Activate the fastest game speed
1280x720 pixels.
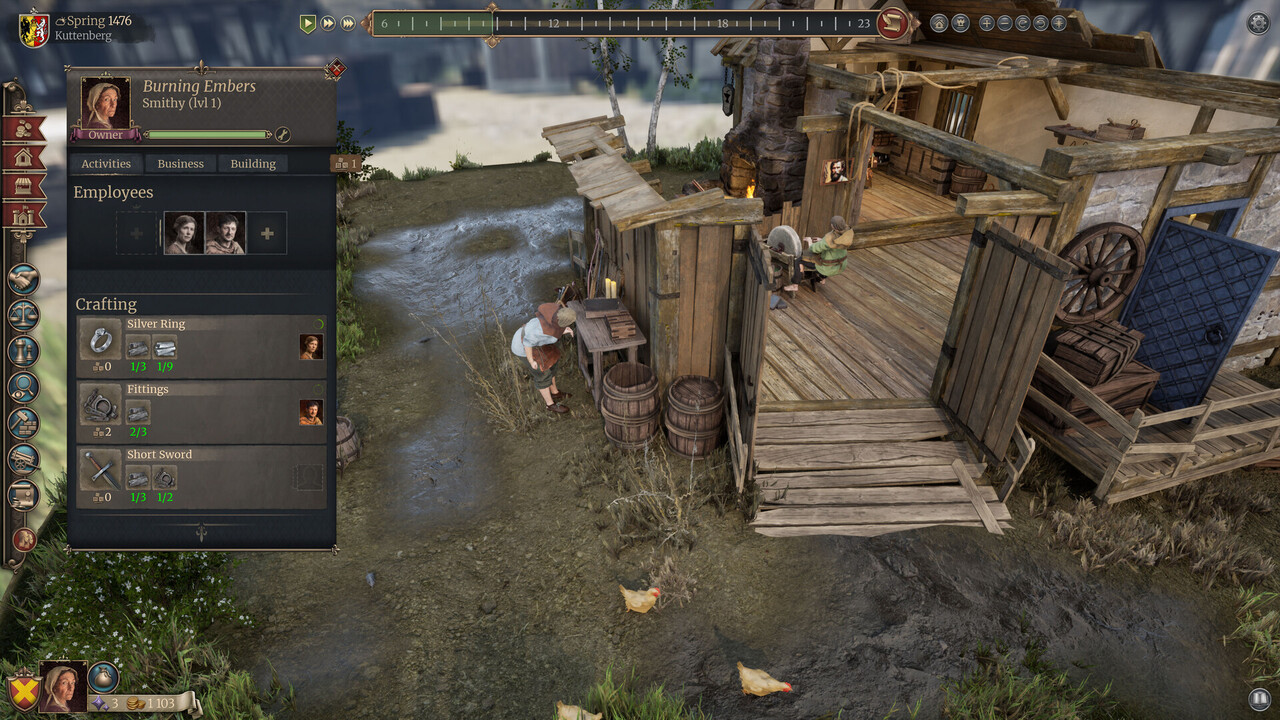[348, 23]
